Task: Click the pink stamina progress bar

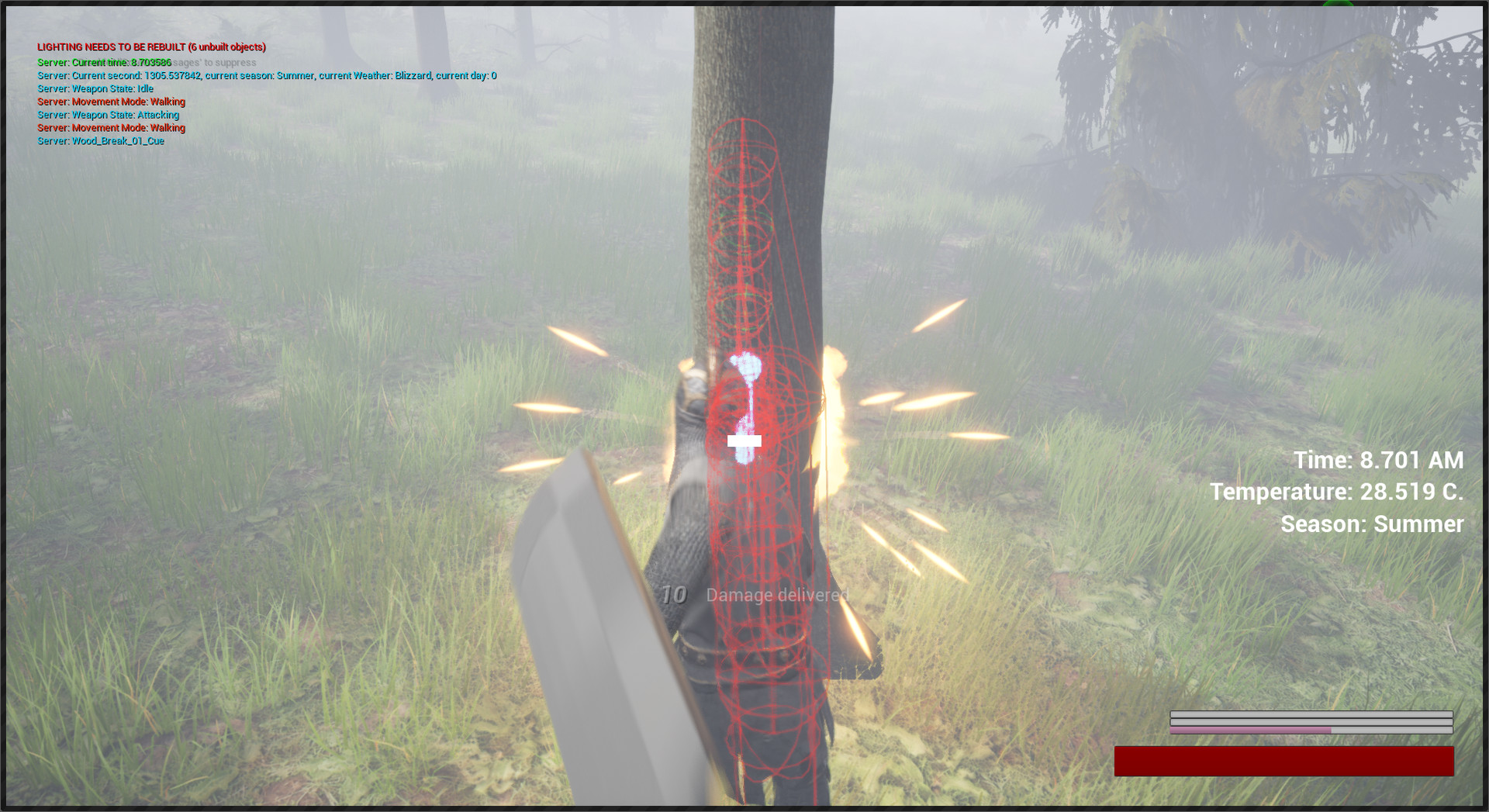Action: pos(1249,729)
